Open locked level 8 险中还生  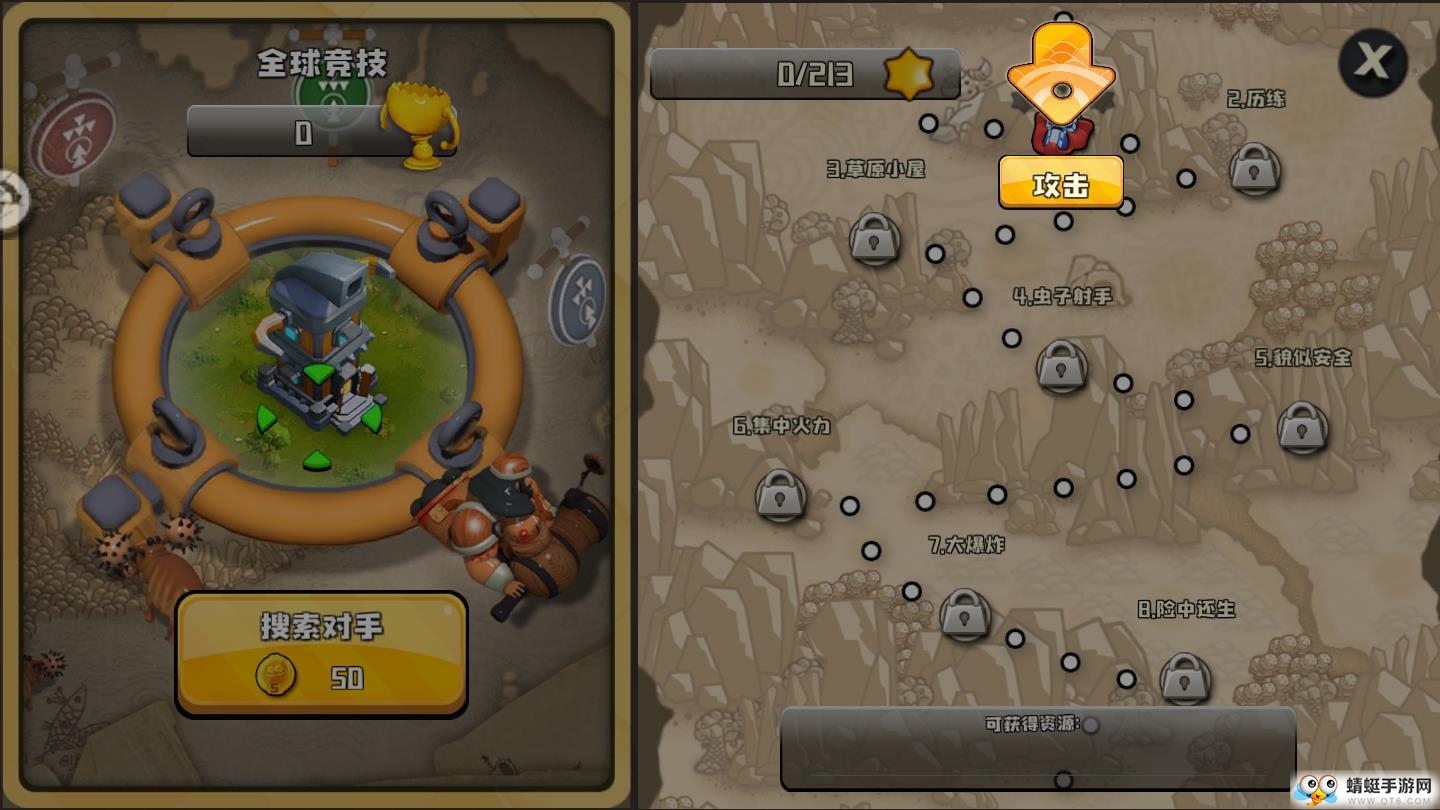[x=1185, y=678]
